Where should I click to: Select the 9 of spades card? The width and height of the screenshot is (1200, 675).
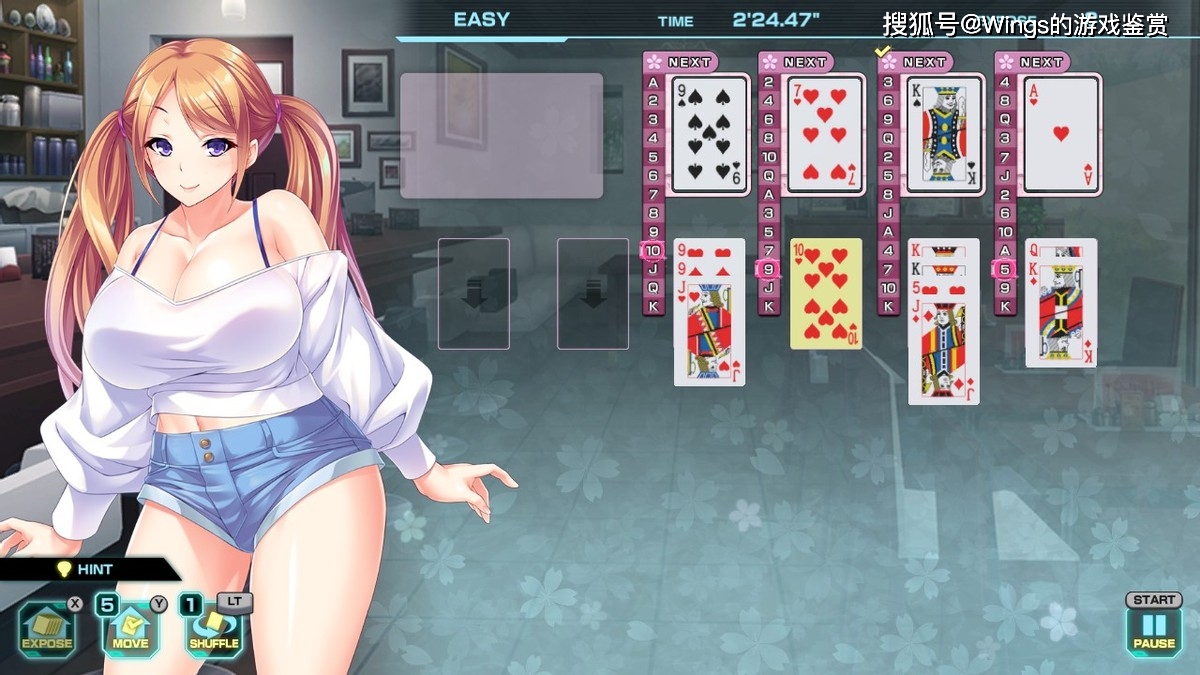tap(709, 134)
